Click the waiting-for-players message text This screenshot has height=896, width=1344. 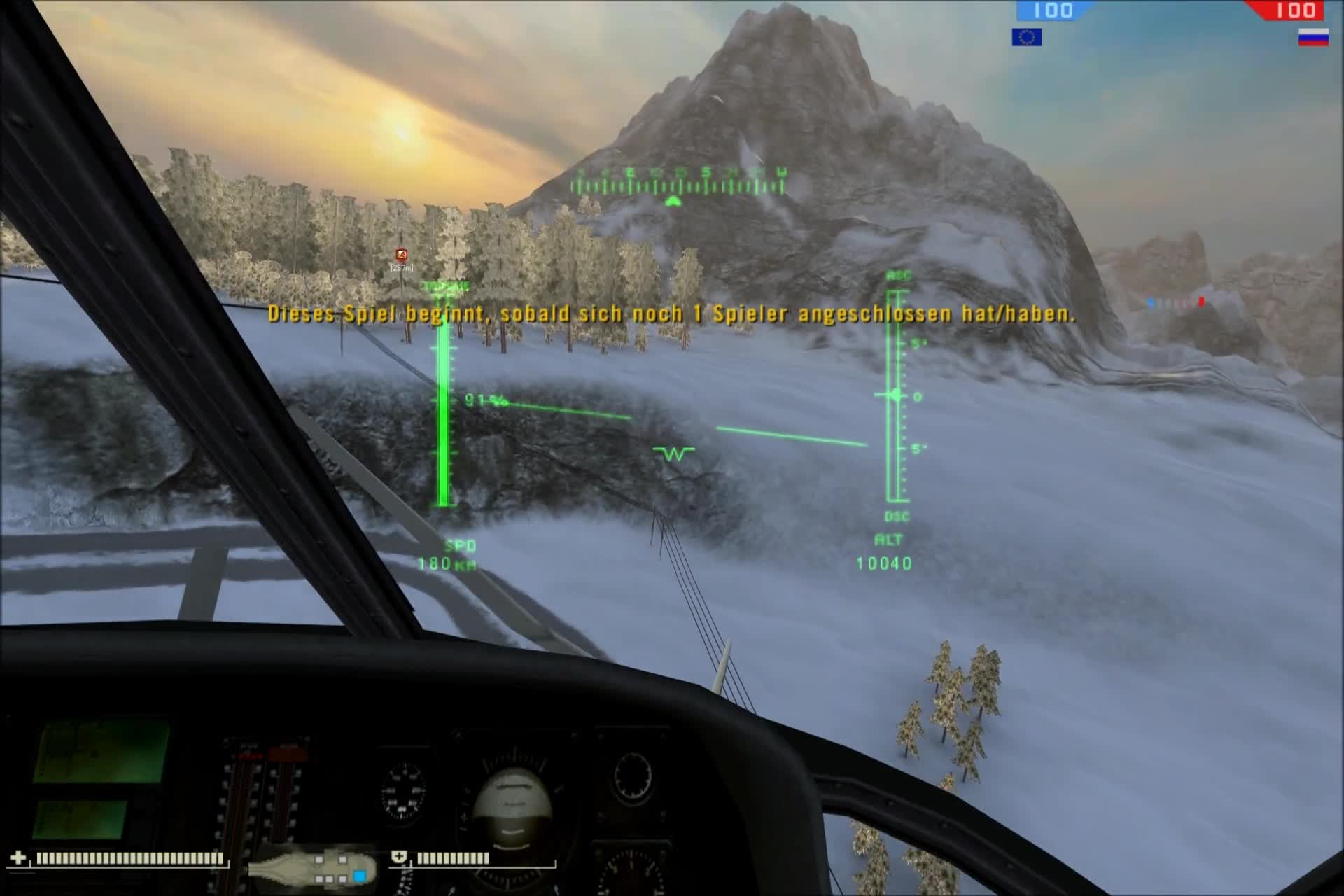[x=672, y=315]
